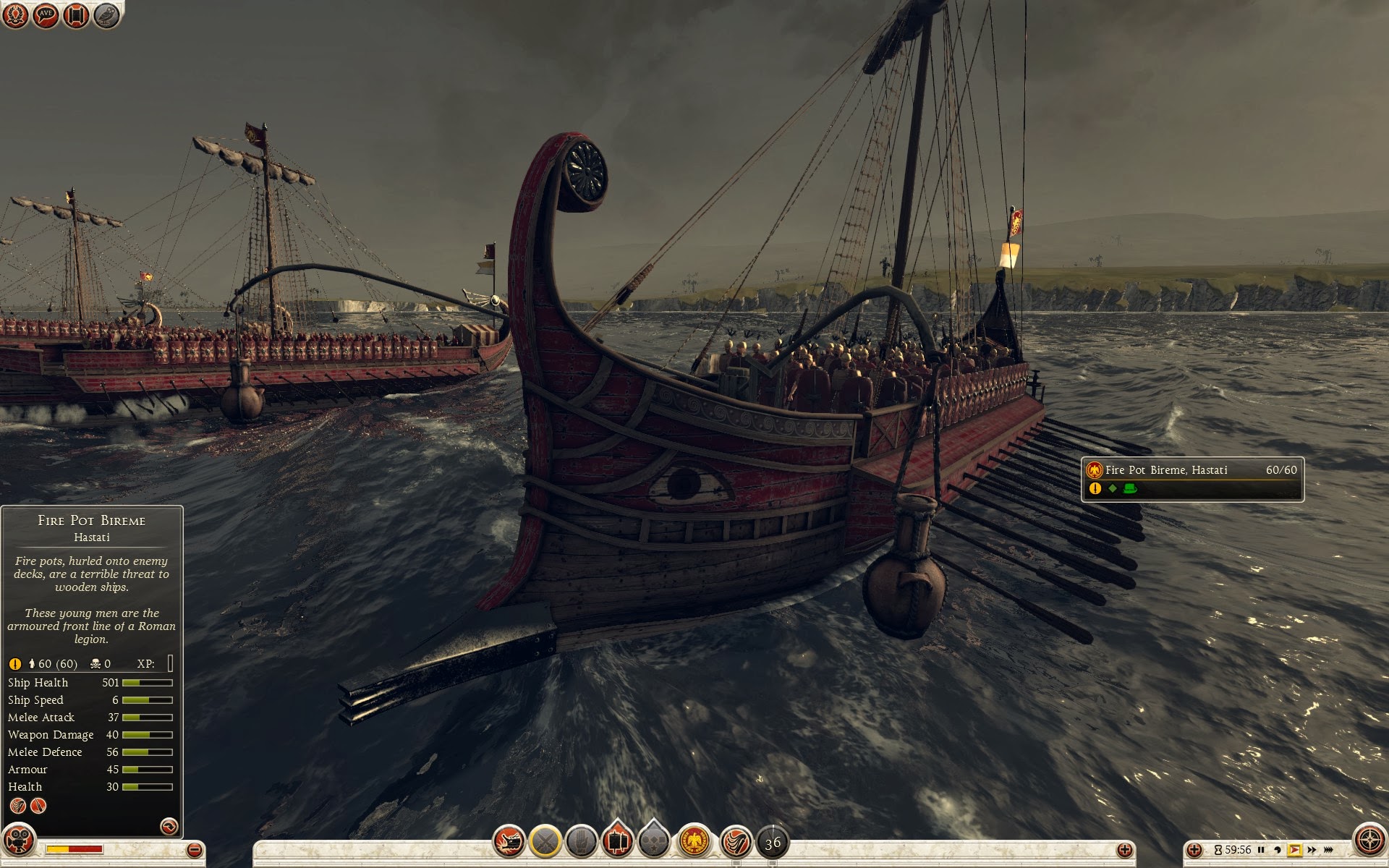Open the compass tactical map button
The height and width of the screenshot is (868, 1389).
[1369, 840]
